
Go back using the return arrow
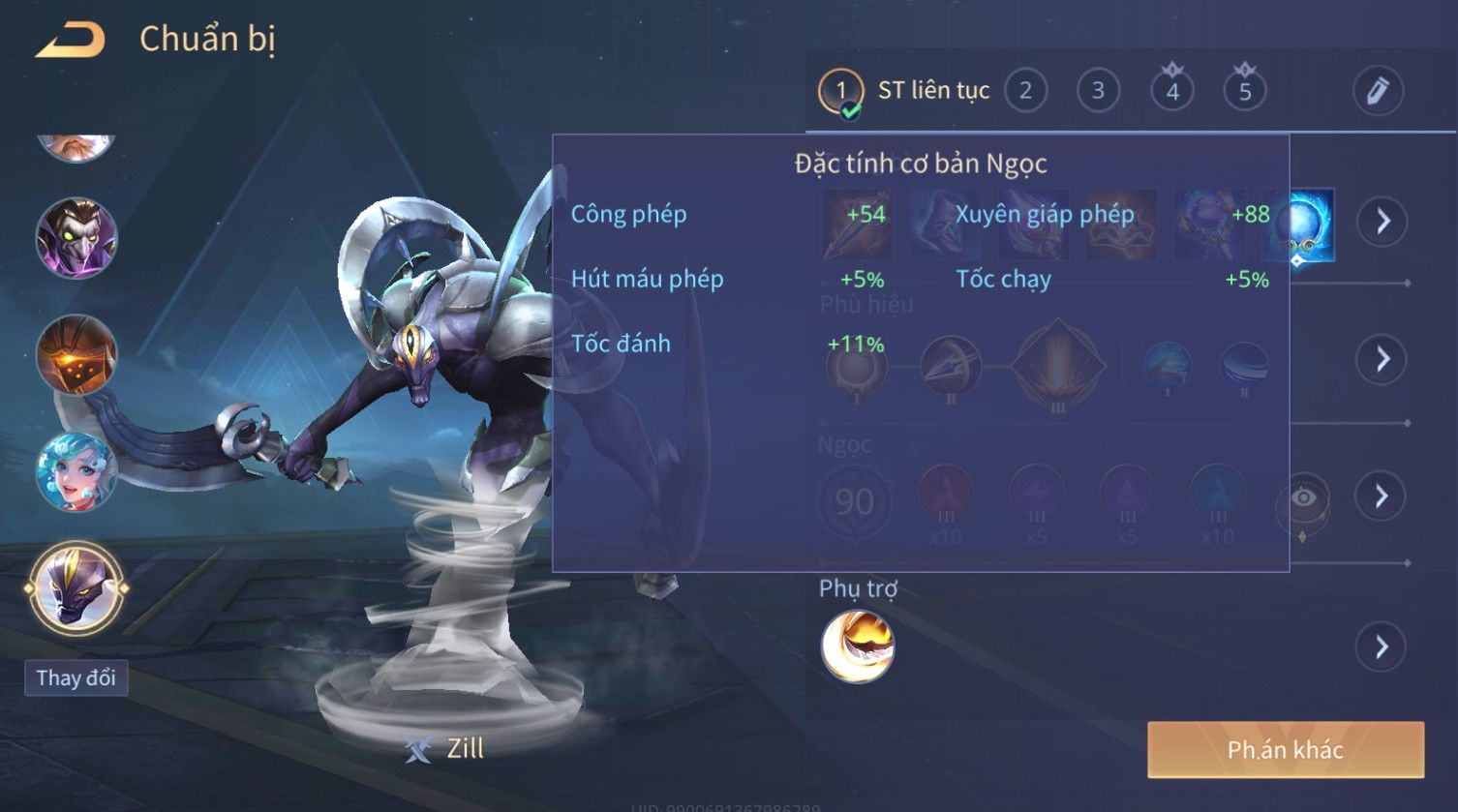click(71, 40)
